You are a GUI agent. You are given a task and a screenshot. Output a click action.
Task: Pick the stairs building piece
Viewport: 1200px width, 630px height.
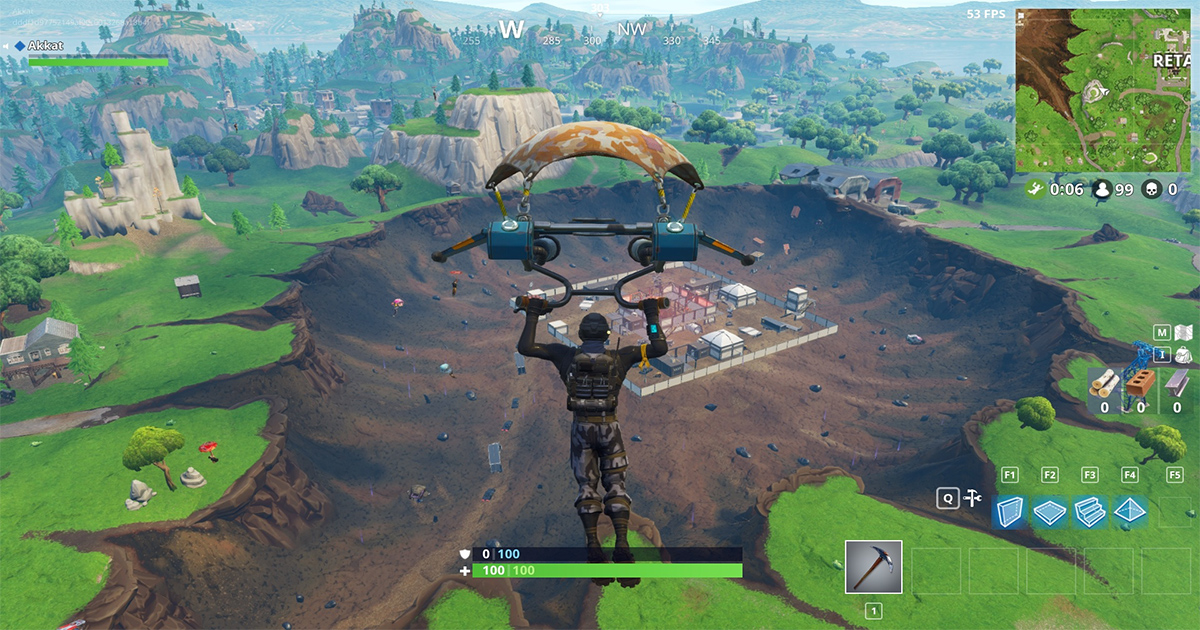pos(1089,511)
